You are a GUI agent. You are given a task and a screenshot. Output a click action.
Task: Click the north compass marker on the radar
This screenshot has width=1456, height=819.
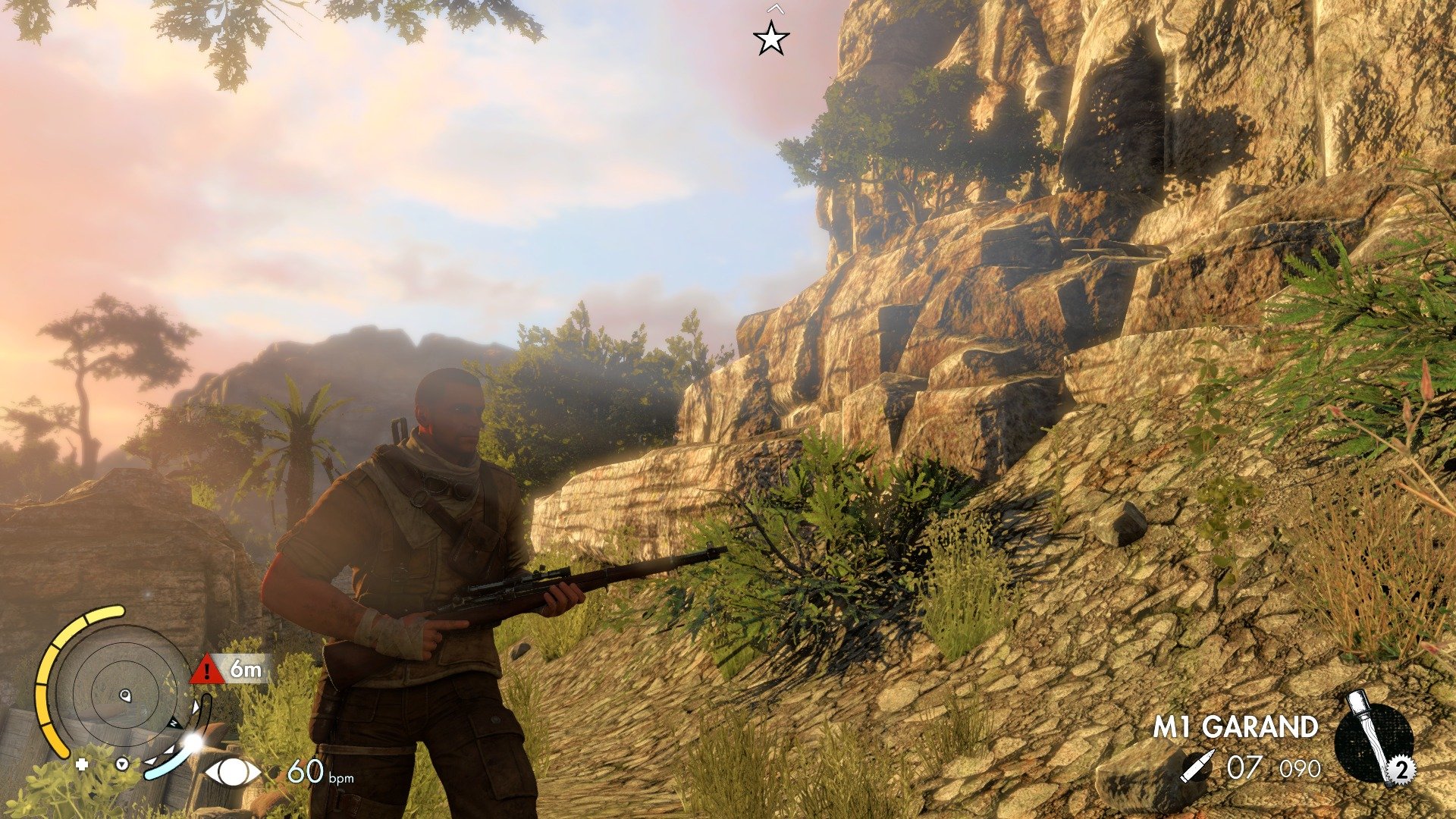[x=174, y=723]
